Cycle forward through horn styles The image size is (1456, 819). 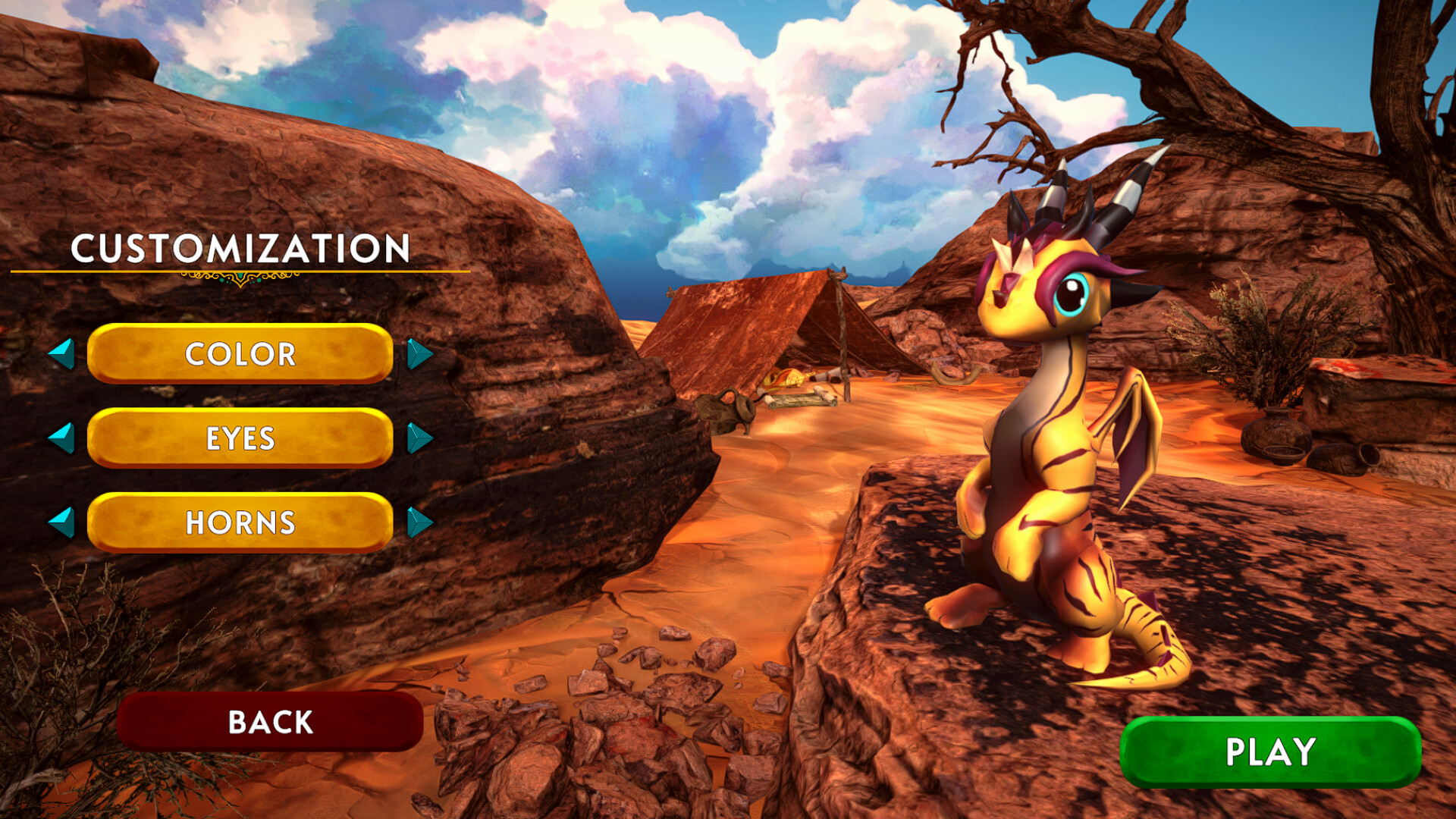(x=420, y=522)
